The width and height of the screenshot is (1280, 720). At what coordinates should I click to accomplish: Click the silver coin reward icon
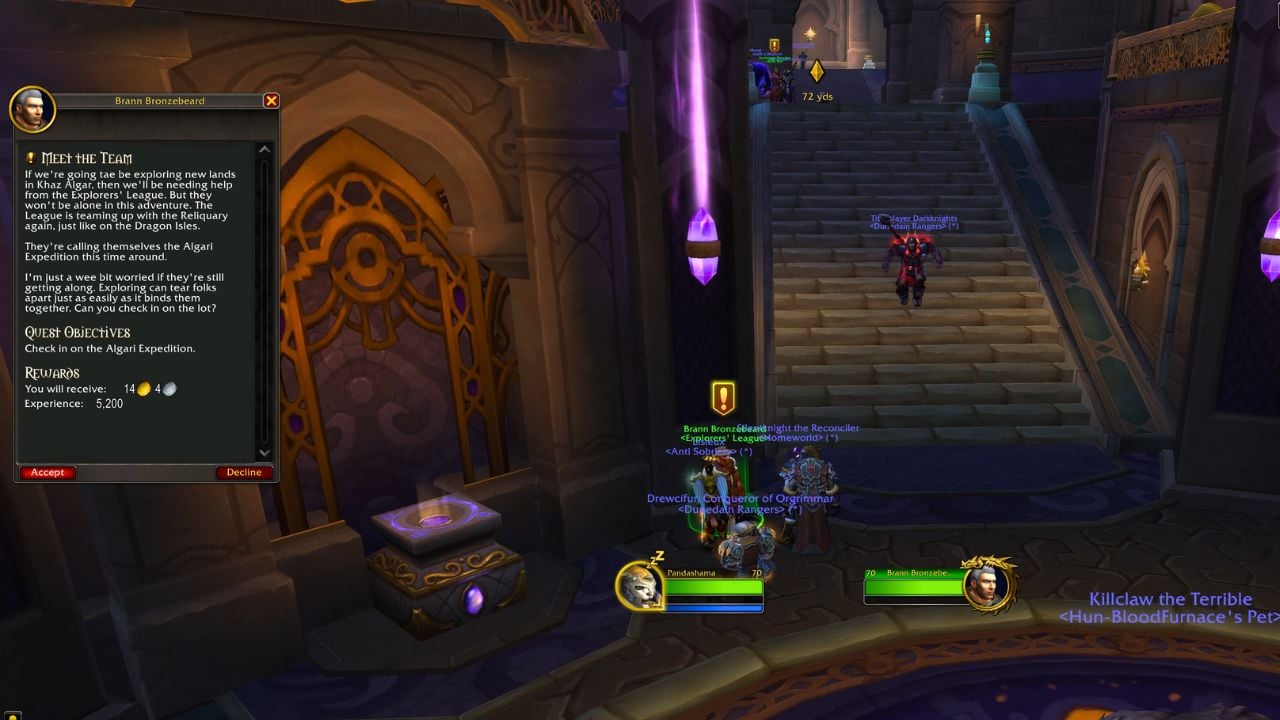click(x=168, y=388)
